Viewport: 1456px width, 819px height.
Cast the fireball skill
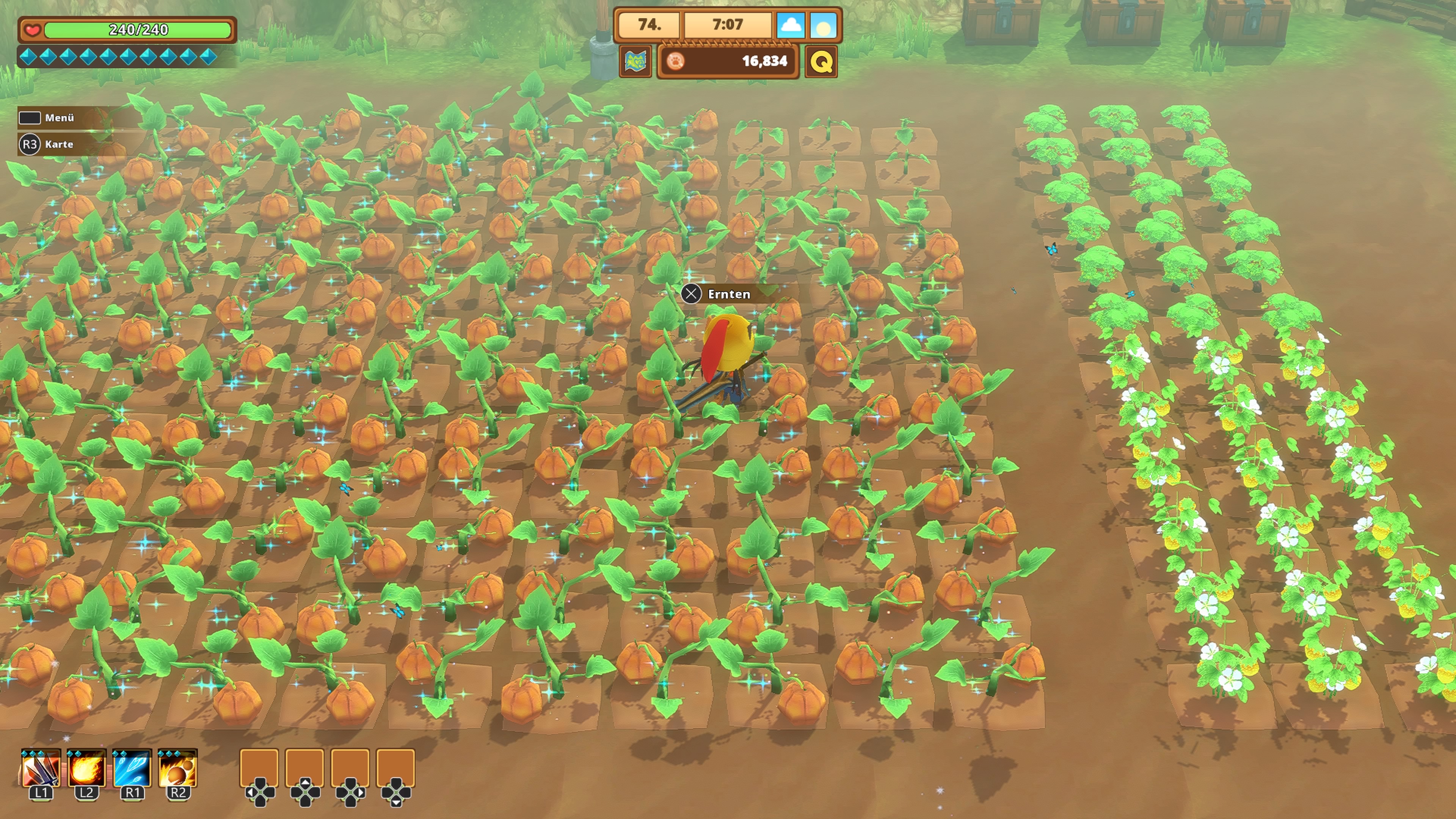pyautogui.click(x=86, y=769)
